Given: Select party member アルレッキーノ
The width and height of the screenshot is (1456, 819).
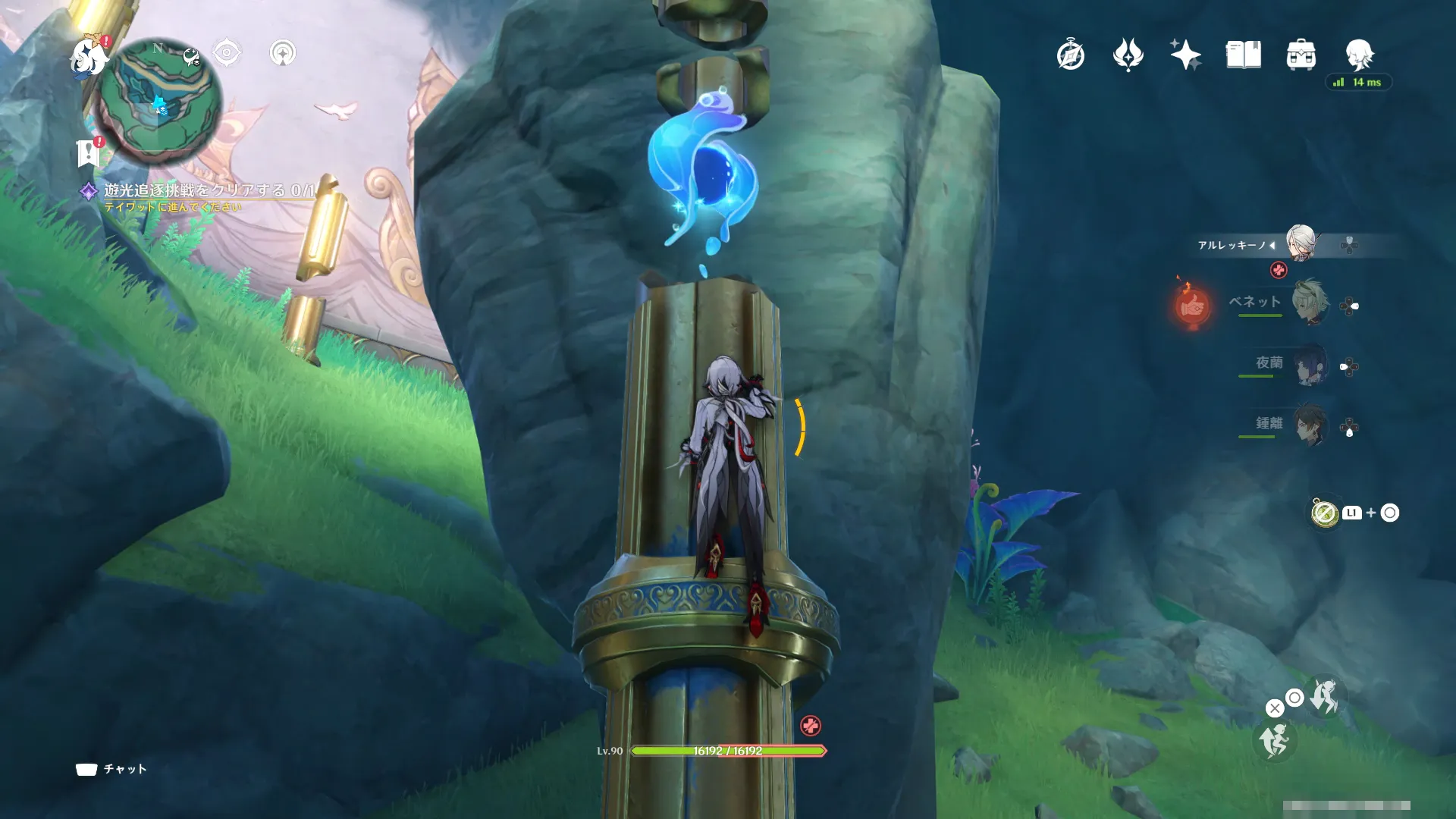Looking at the screenshot, I should click(x=1301, y=243).
